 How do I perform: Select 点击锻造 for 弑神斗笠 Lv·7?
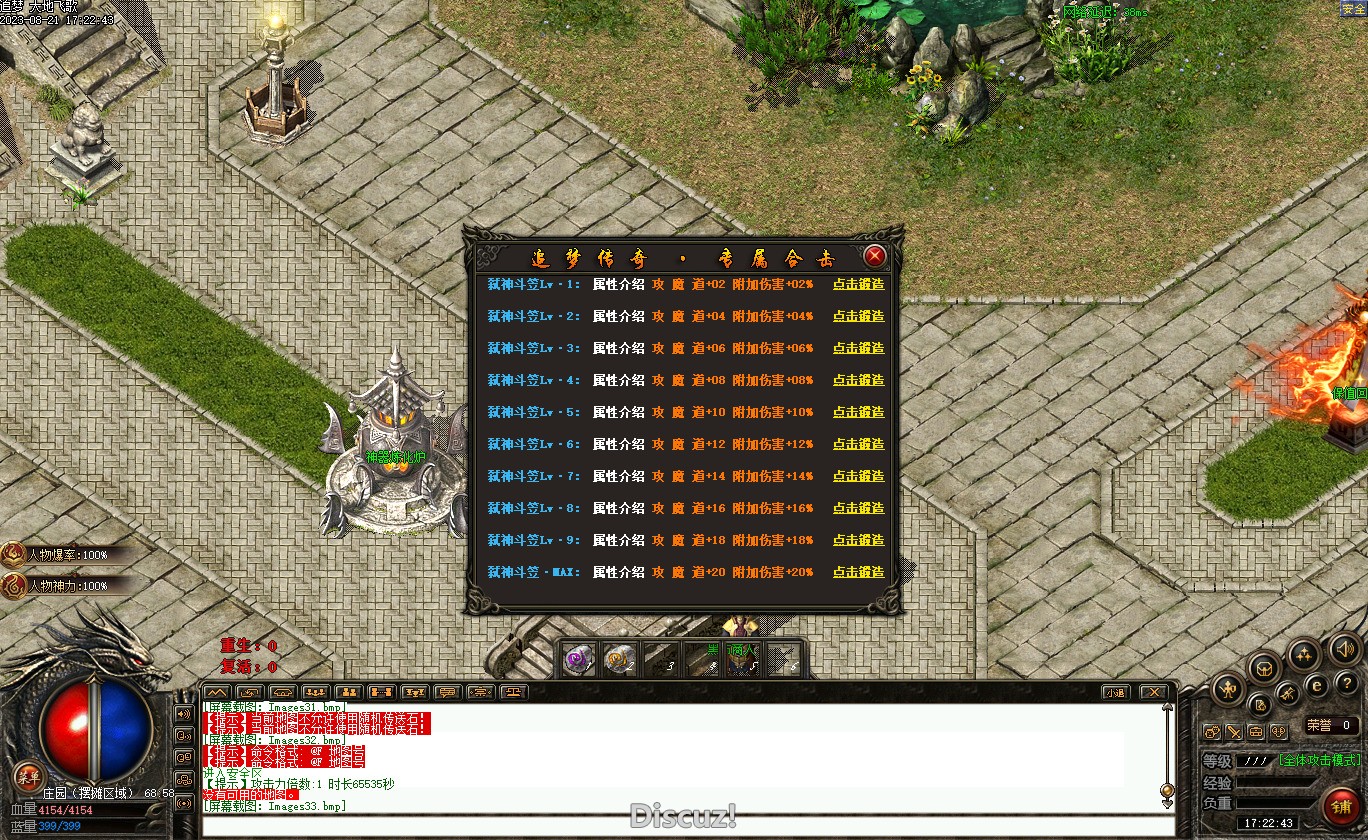858,476
